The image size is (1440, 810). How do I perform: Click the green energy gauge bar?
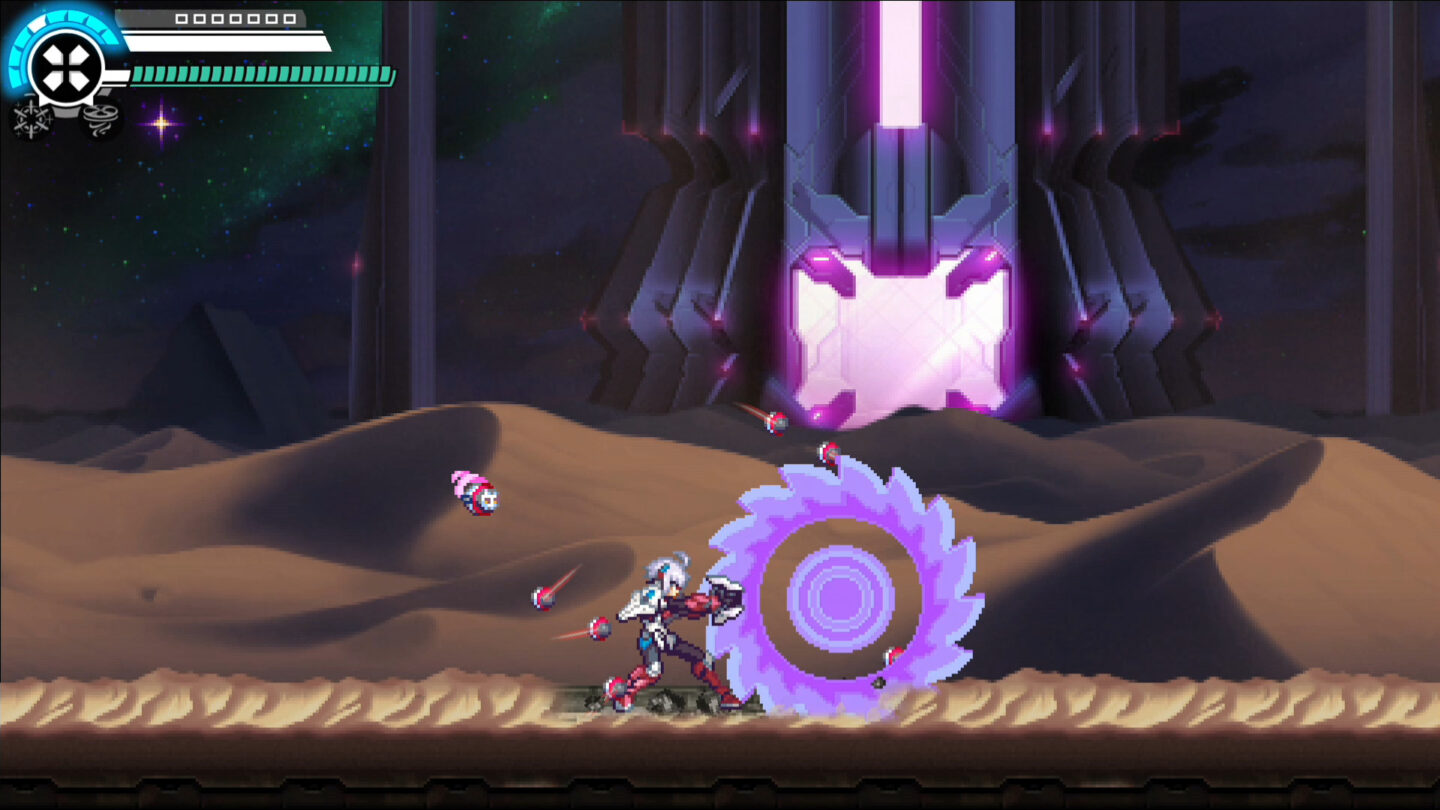[262, 73]
